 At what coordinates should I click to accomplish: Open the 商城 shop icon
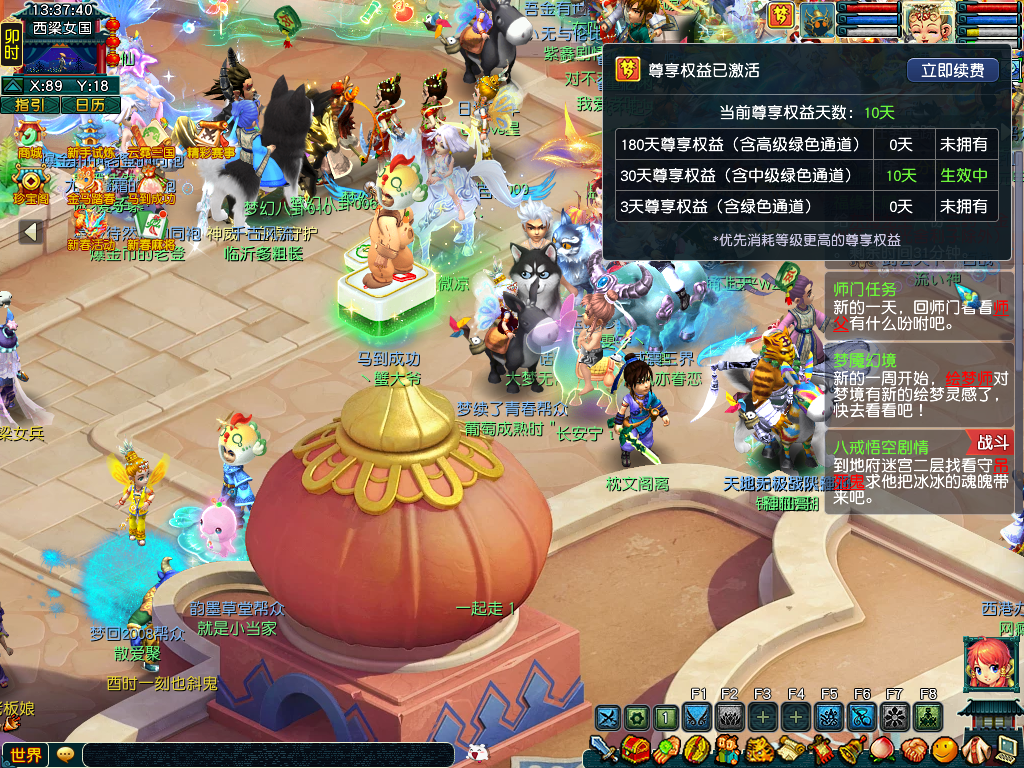click(x=30, y=137)
